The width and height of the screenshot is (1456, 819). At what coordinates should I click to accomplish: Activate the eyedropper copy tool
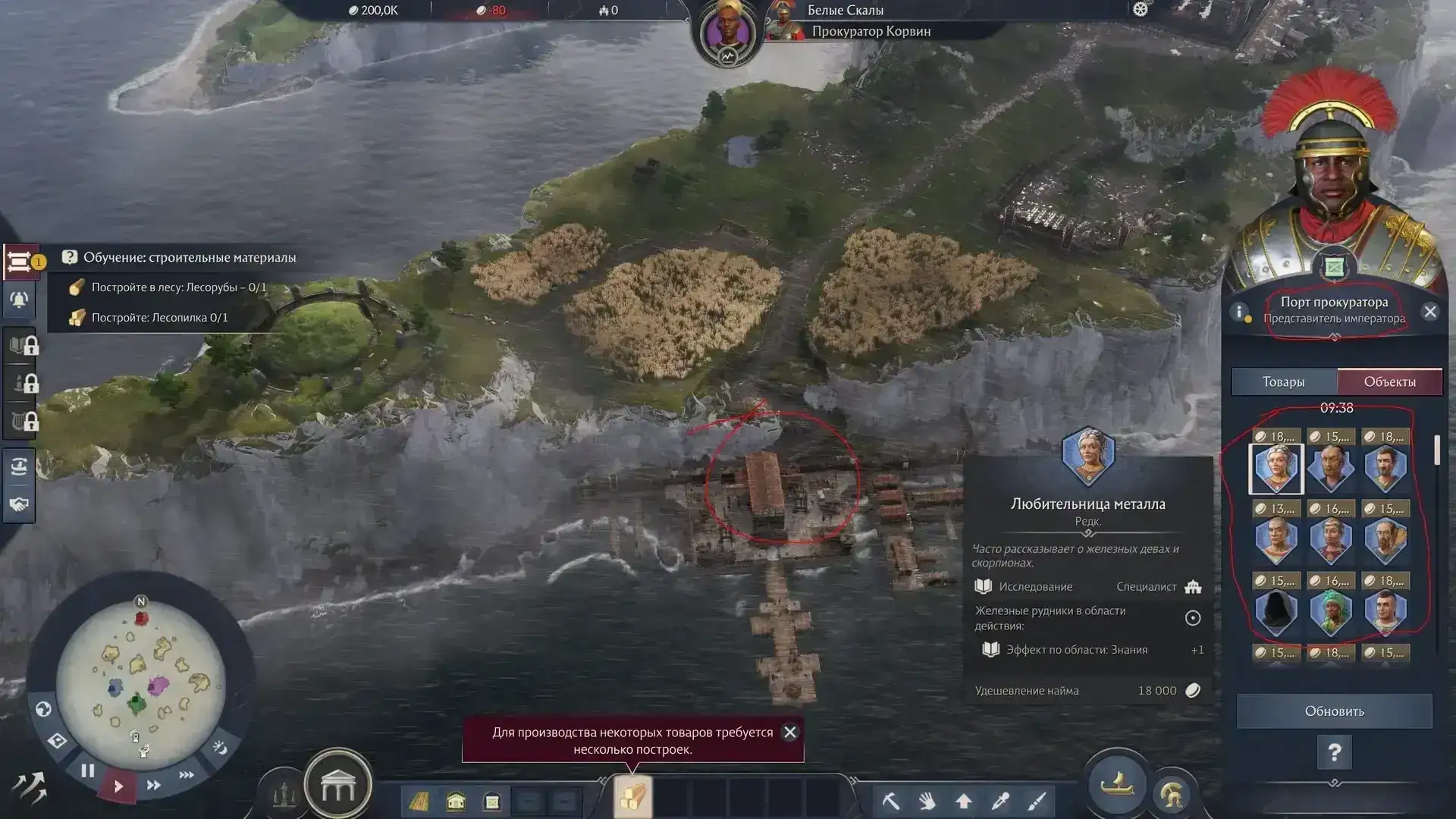pyautogui.click(x=1000, y=801)
